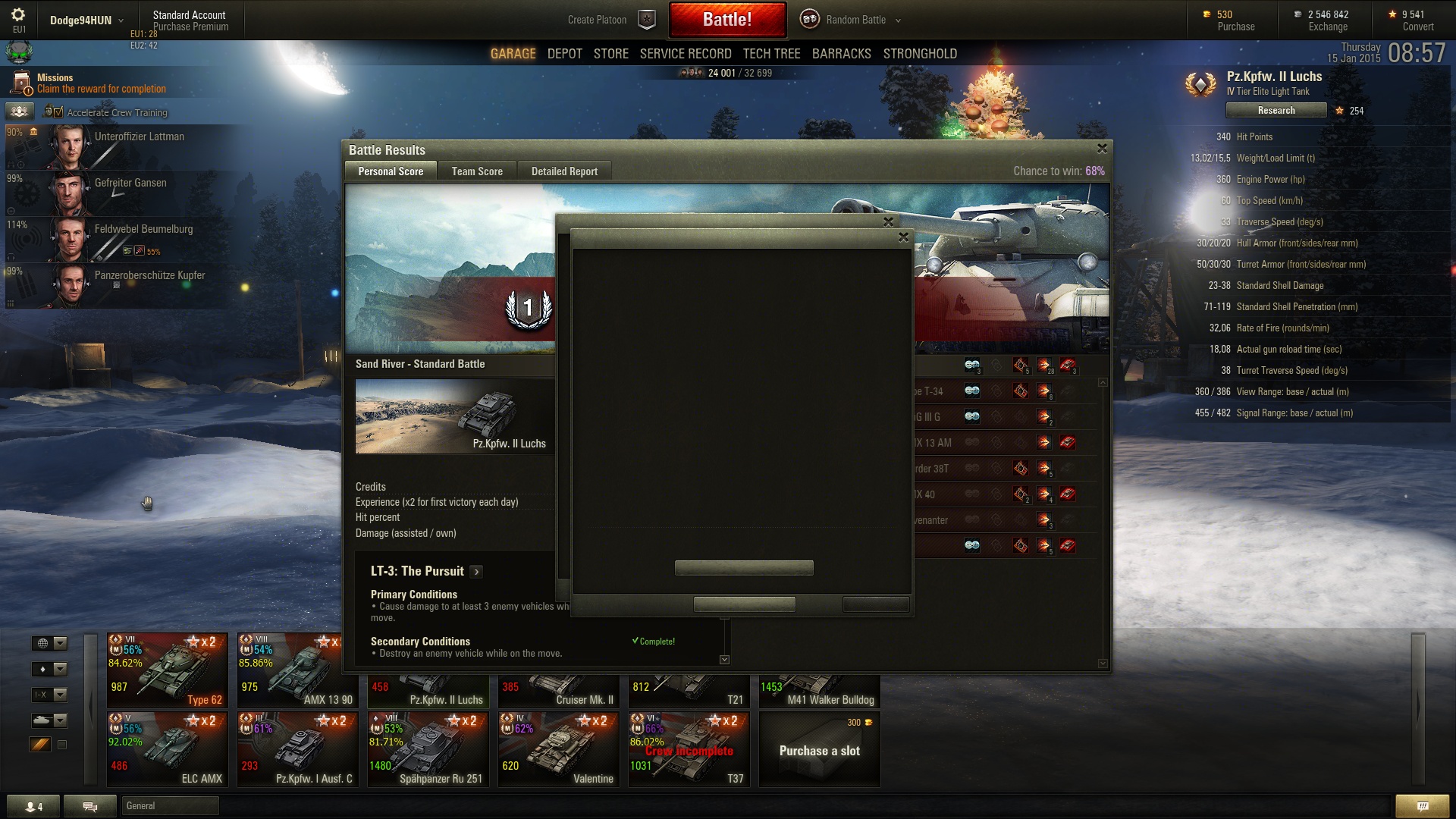Viewport: 1456px width, 819px height.
Task: Close the Battle Results window
Action: pos(1102,149)
